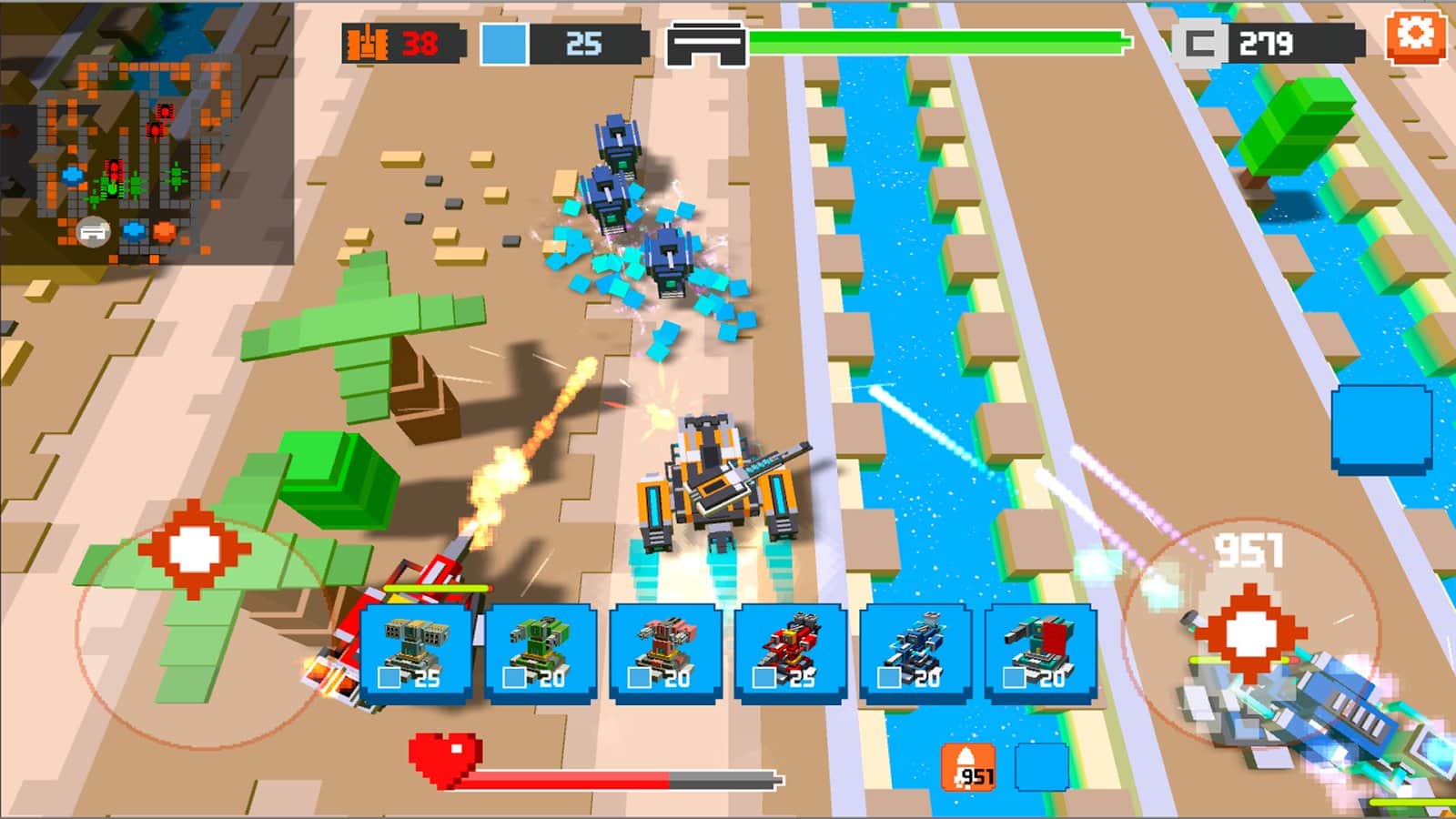Click the green base health bar
The width and height of the screenshot is (1456, 819).
(937, 39)
